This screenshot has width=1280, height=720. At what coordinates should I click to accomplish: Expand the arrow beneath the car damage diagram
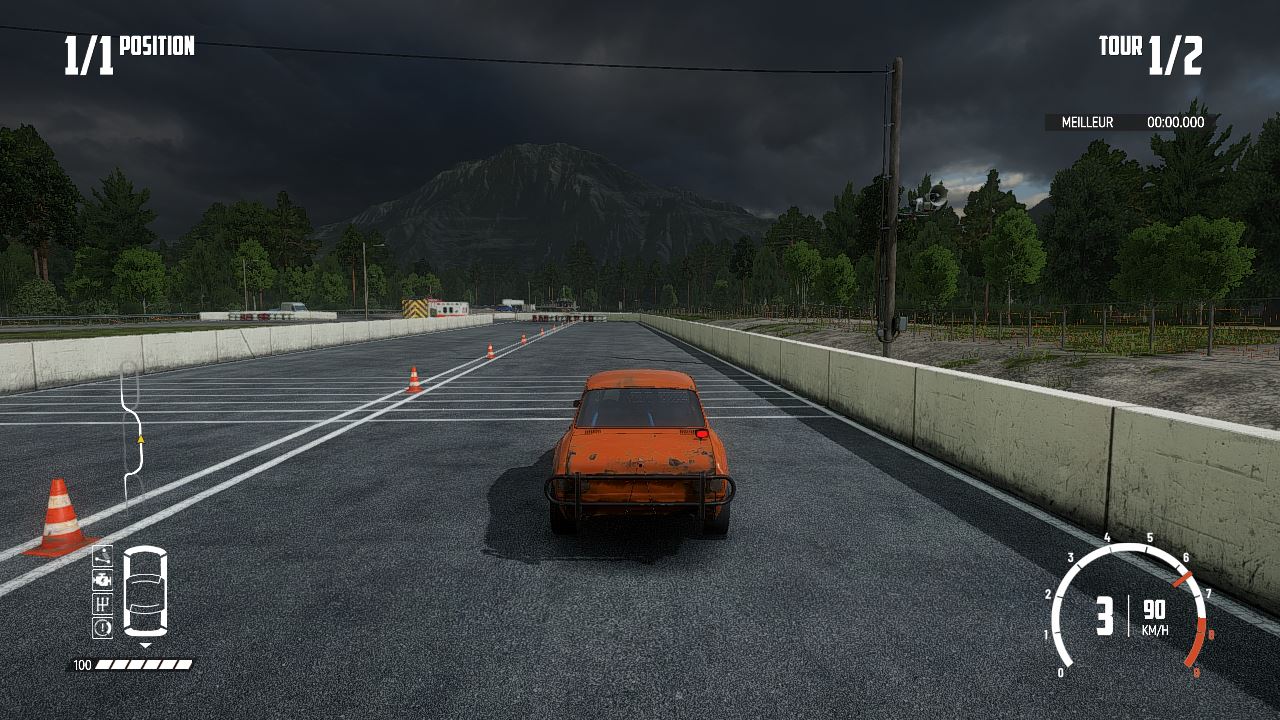pyautogui.click(x=146, y=644)
